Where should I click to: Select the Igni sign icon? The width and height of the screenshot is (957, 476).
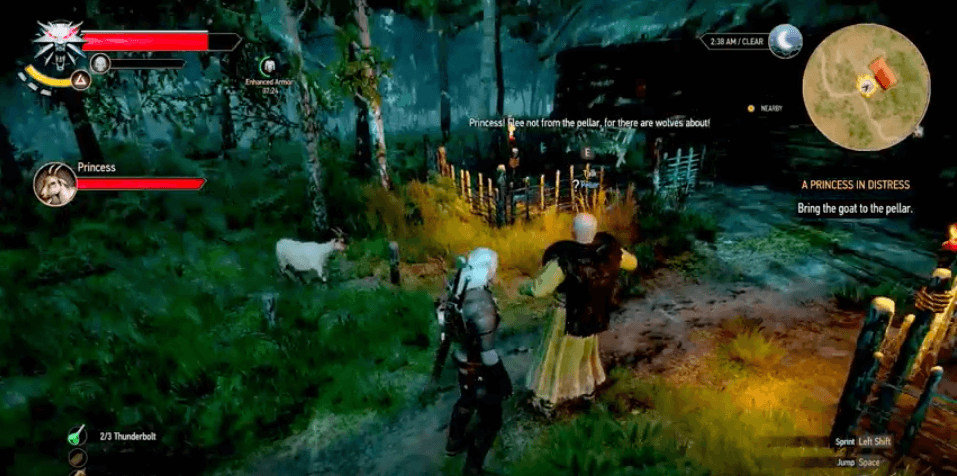point(80,80)
